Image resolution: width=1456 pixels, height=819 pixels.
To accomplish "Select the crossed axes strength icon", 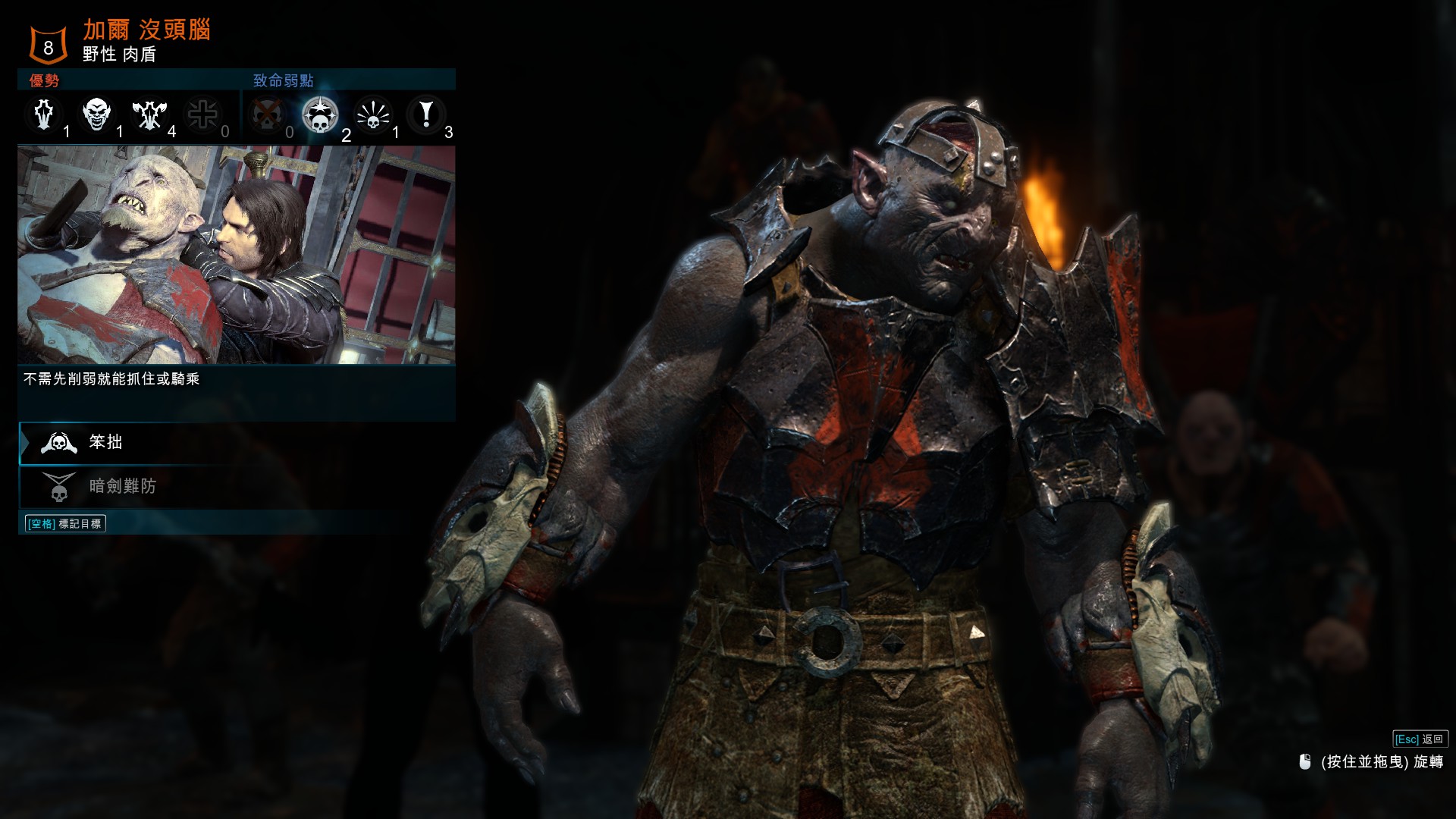I will (149, 115).
